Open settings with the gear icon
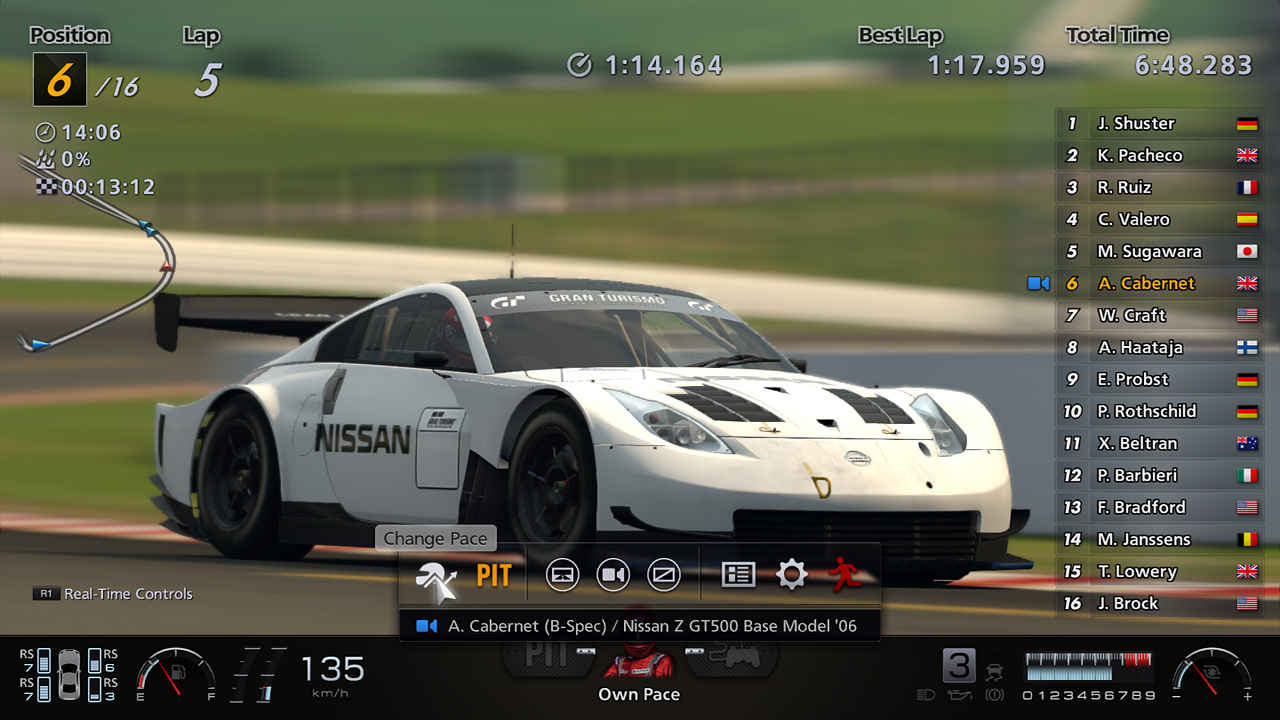 coord(791,575)
